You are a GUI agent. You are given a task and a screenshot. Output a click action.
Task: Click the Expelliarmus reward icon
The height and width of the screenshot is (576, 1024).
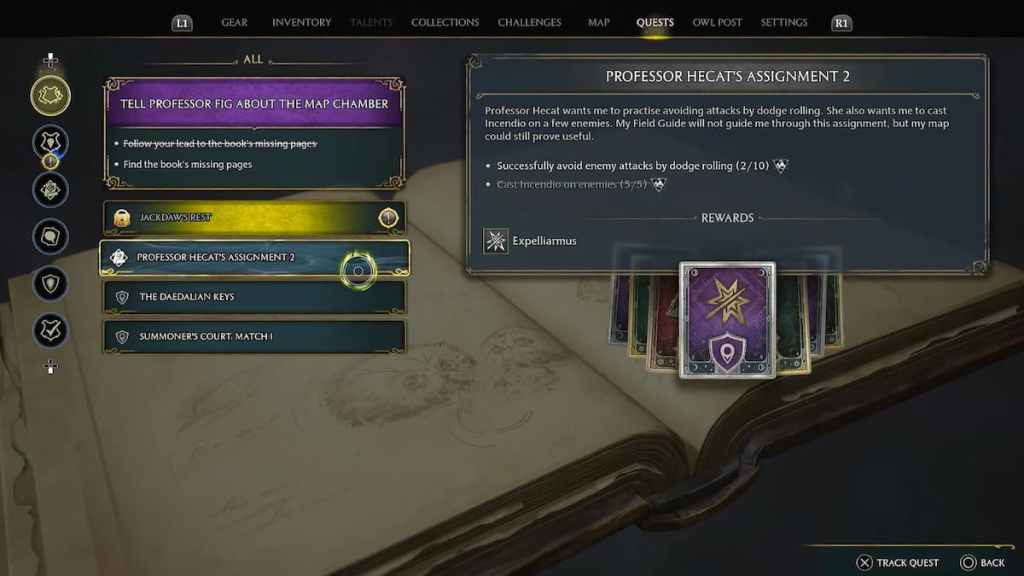(496, 241)
